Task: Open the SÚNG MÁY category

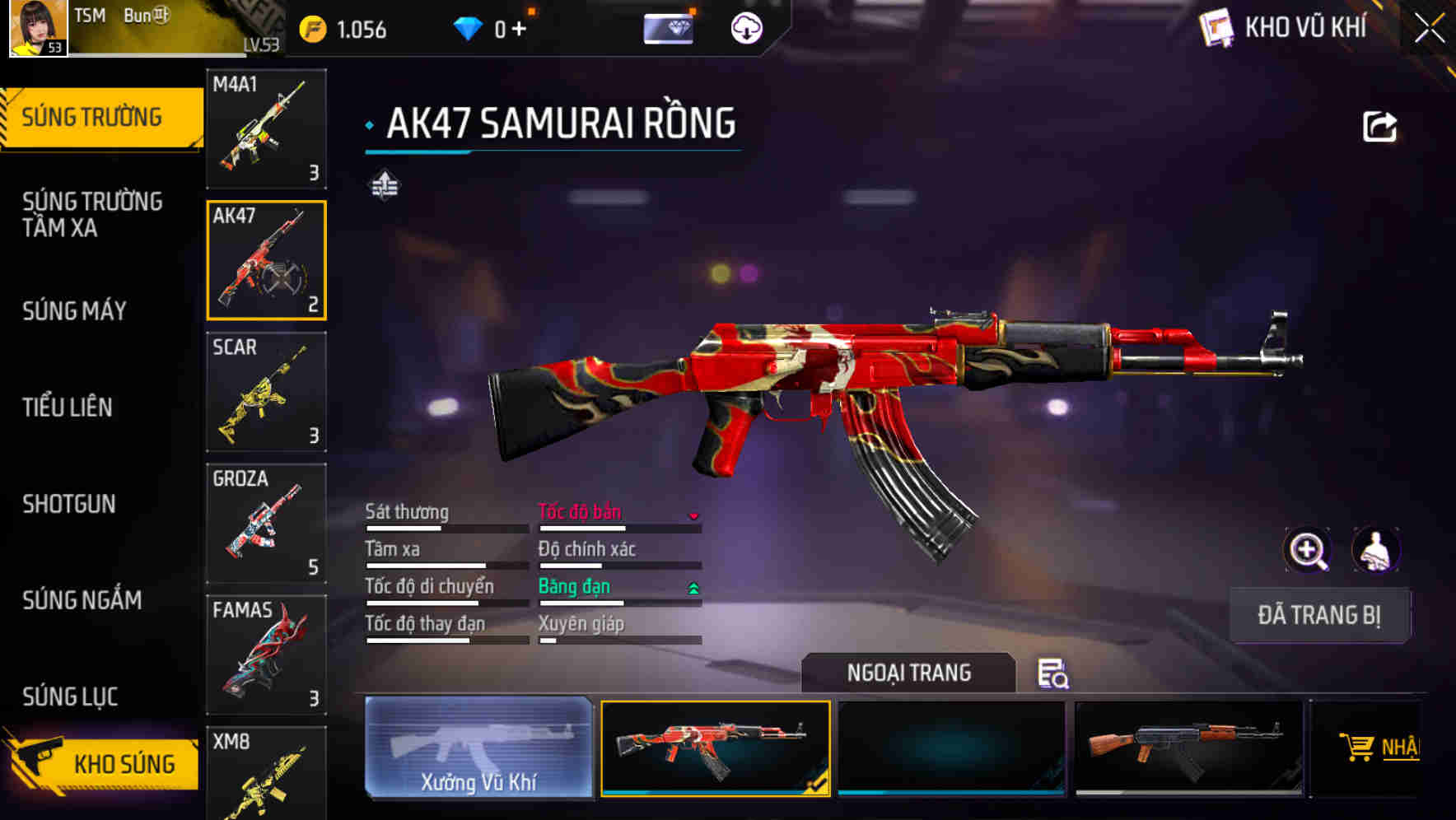Action: coord(73,311)
